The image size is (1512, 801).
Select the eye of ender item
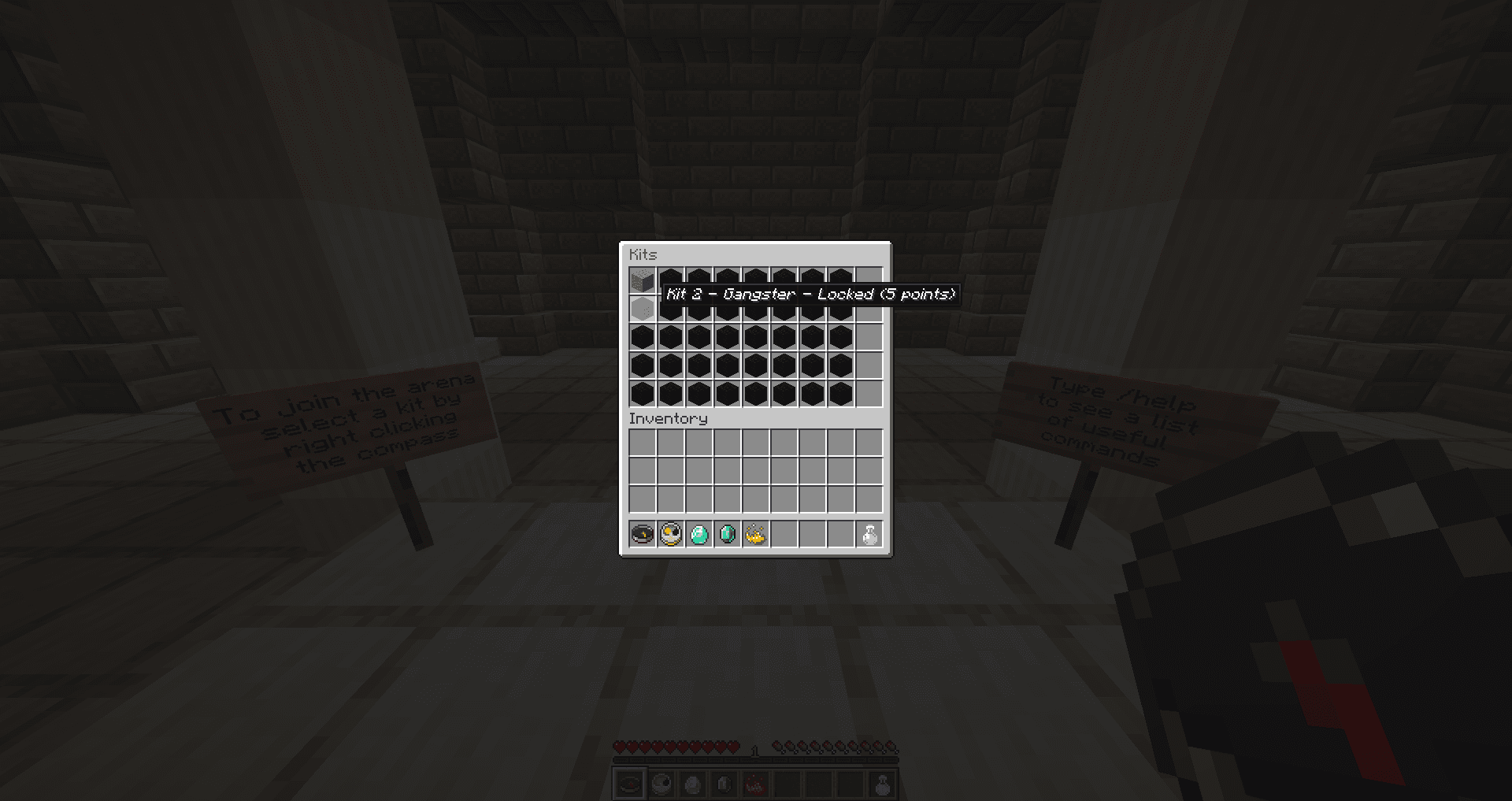click(x=728, y=534)
